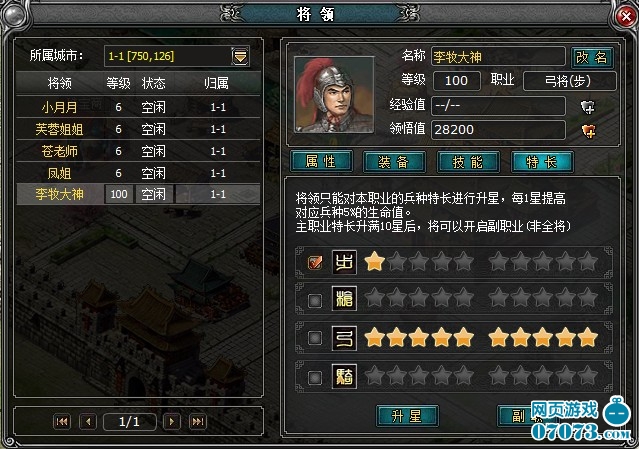
Task: Switch to the 属性 attributes tab
Action: [x=320, y=161]
